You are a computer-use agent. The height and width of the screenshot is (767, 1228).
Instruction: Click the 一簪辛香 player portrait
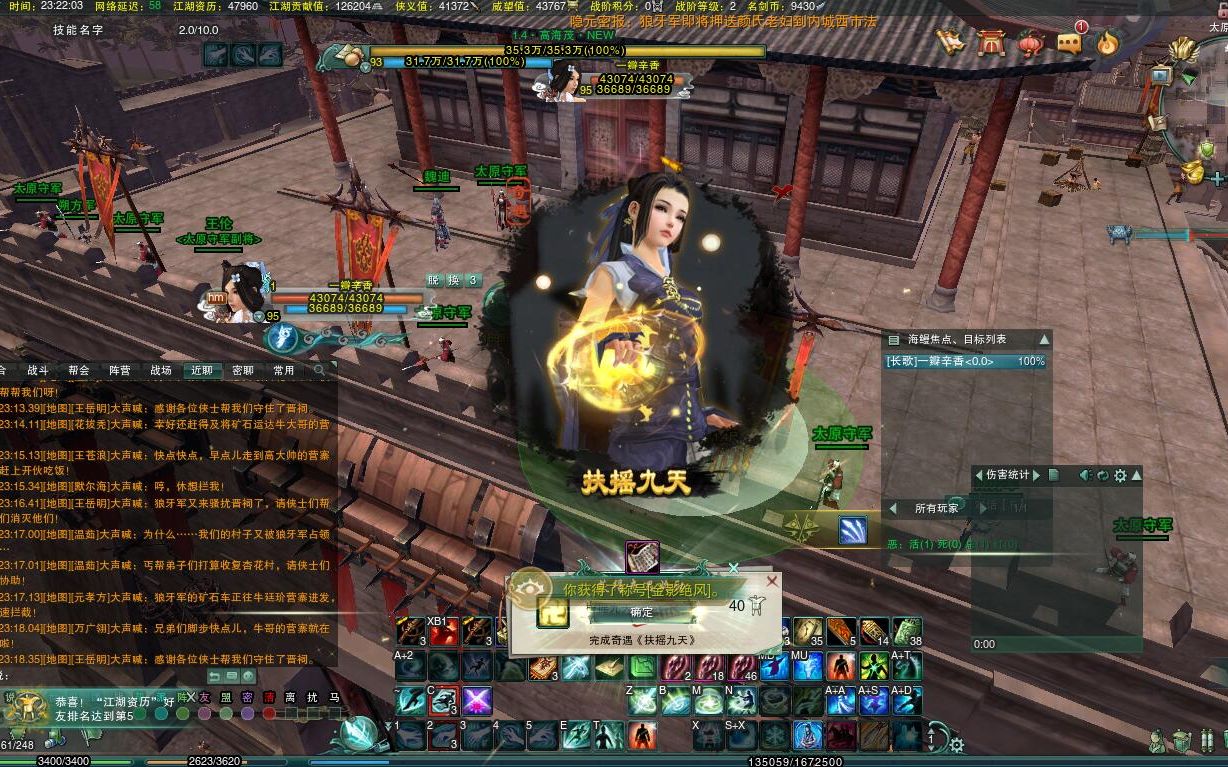point(242,292)
